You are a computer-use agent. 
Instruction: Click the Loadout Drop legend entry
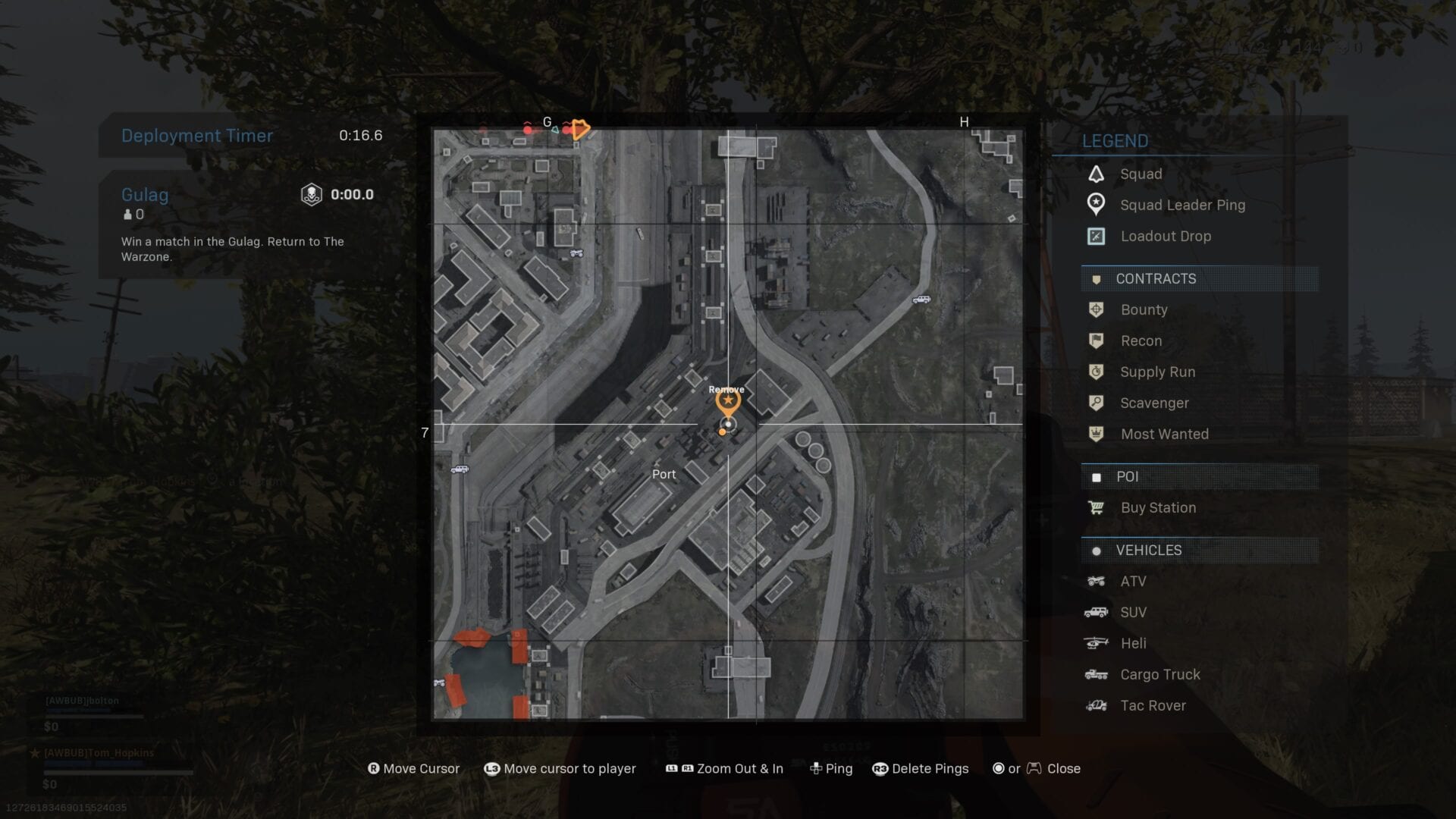click(x=1166, y=236)
